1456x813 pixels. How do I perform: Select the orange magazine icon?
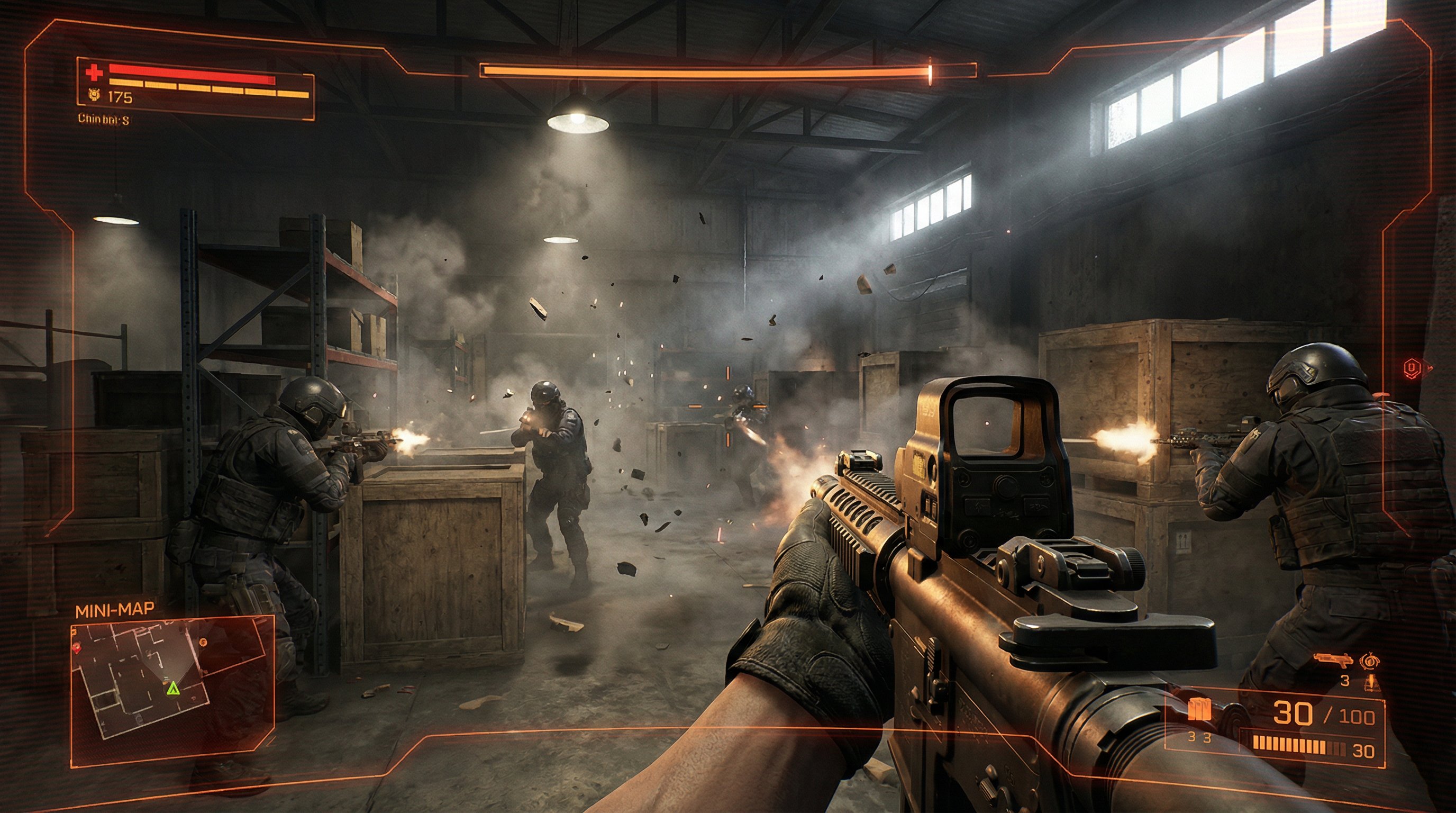point(1199,709)
